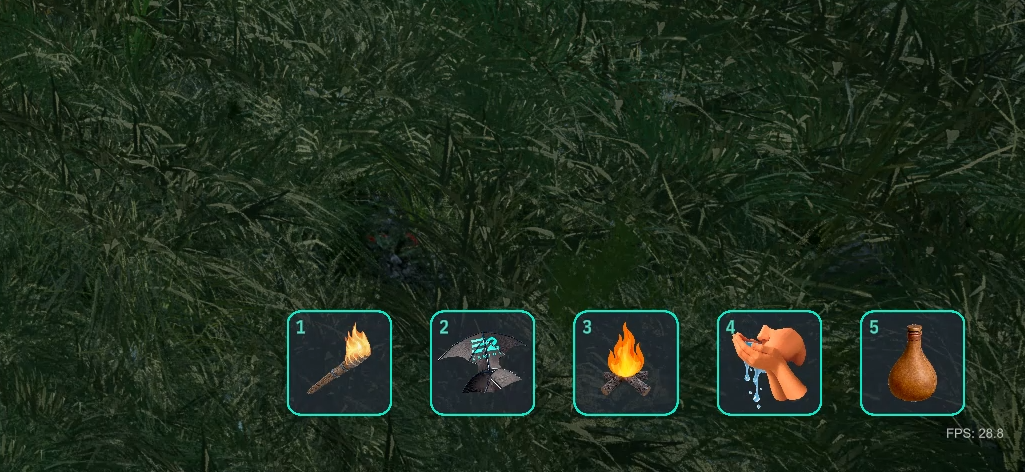
Task: Pick the brown gourd flask slot
Action: (912, 362)
